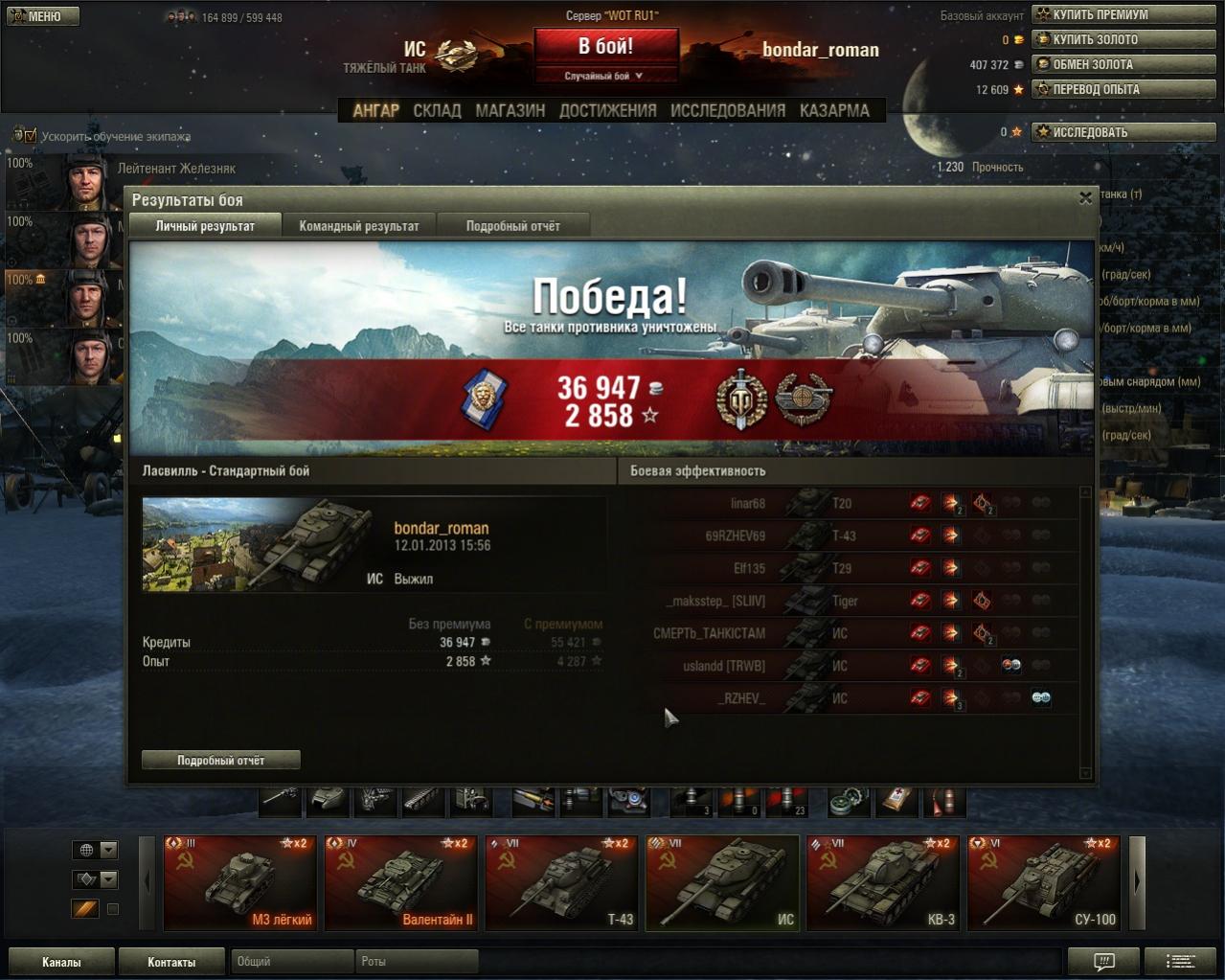Viewport: 1225px width, 980px height.
Task: Close the Результаты боя window
Action: click(x=1085, y=198)
